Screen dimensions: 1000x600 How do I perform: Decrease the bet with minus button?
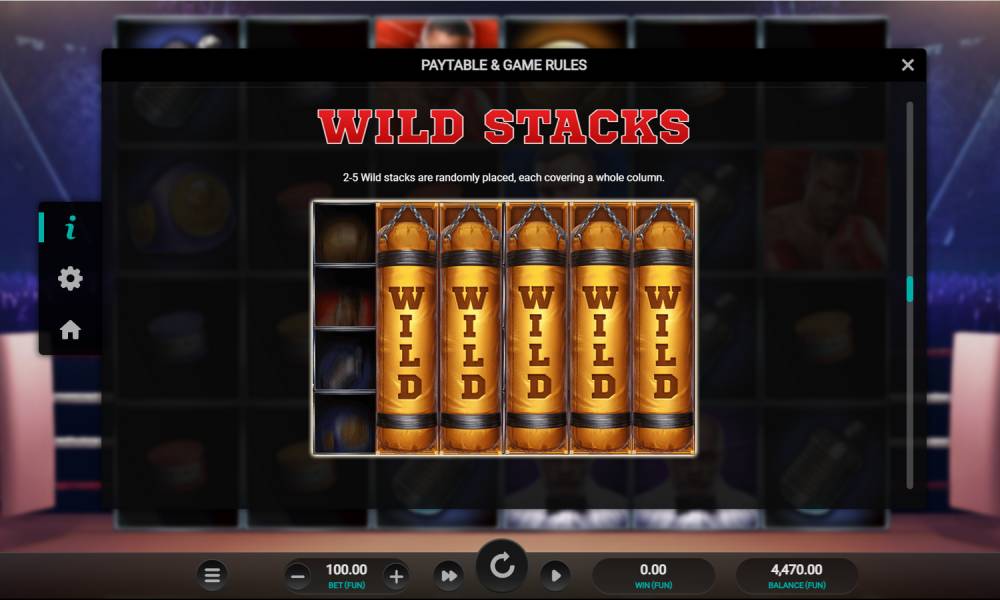298,575
